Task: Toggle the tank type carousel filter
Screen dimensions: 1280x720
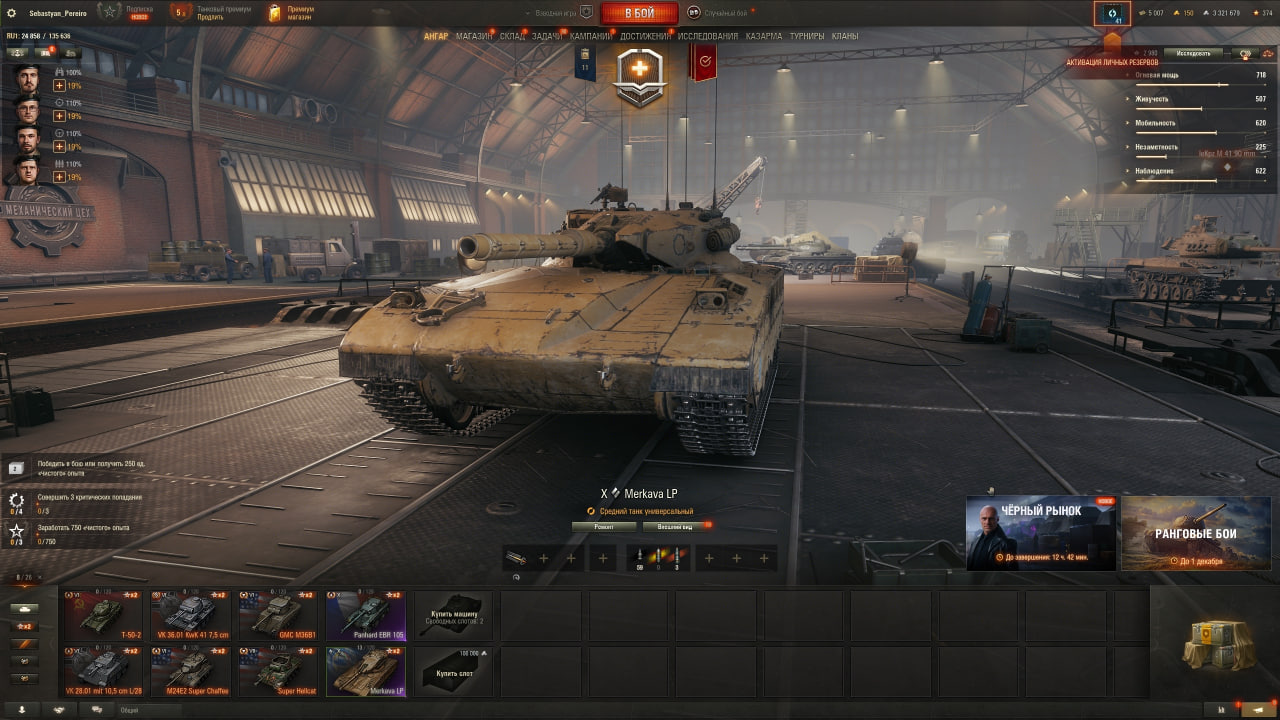Action: coord(25,609)
